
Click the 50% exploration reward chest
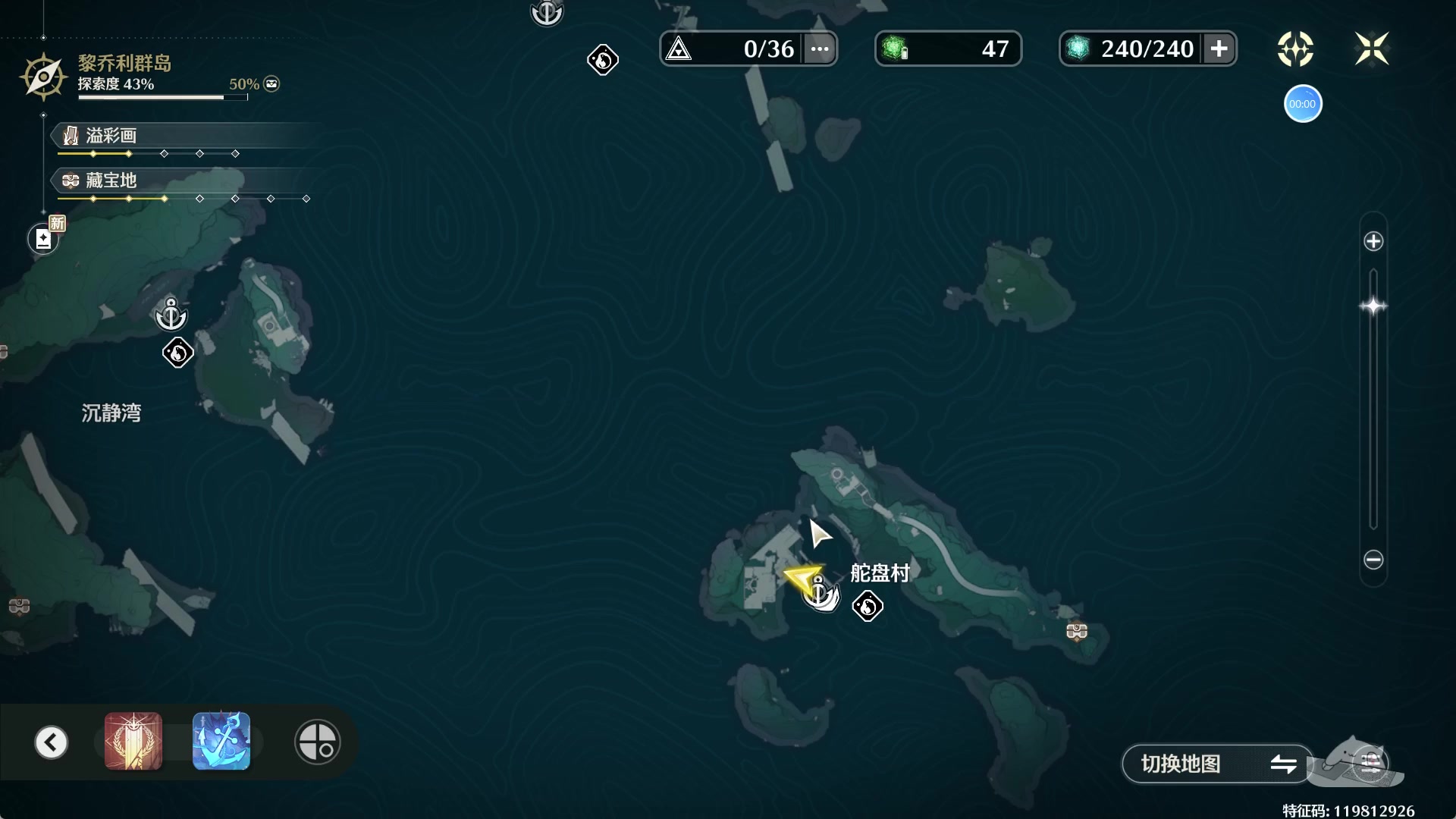pos(271,84)
